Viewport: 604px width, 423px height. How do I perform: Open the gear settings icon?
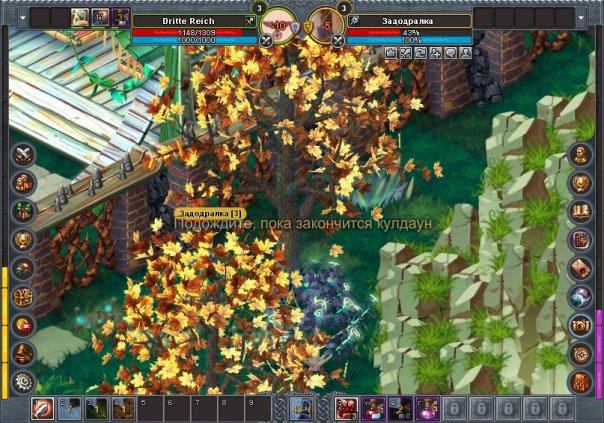click(x=23, y=382)
